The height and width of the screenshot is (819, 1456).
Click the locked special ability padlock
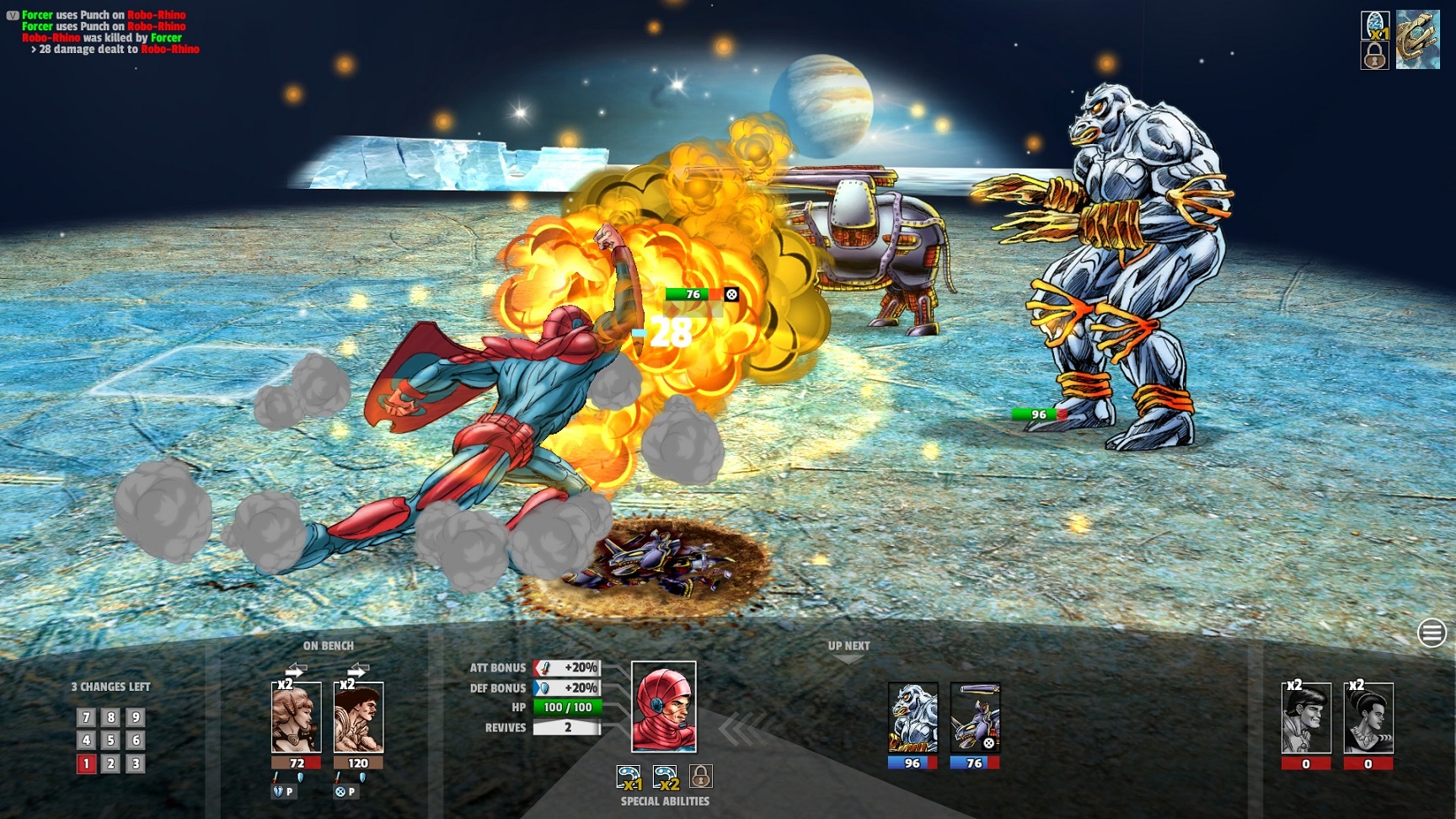point(701,776)
